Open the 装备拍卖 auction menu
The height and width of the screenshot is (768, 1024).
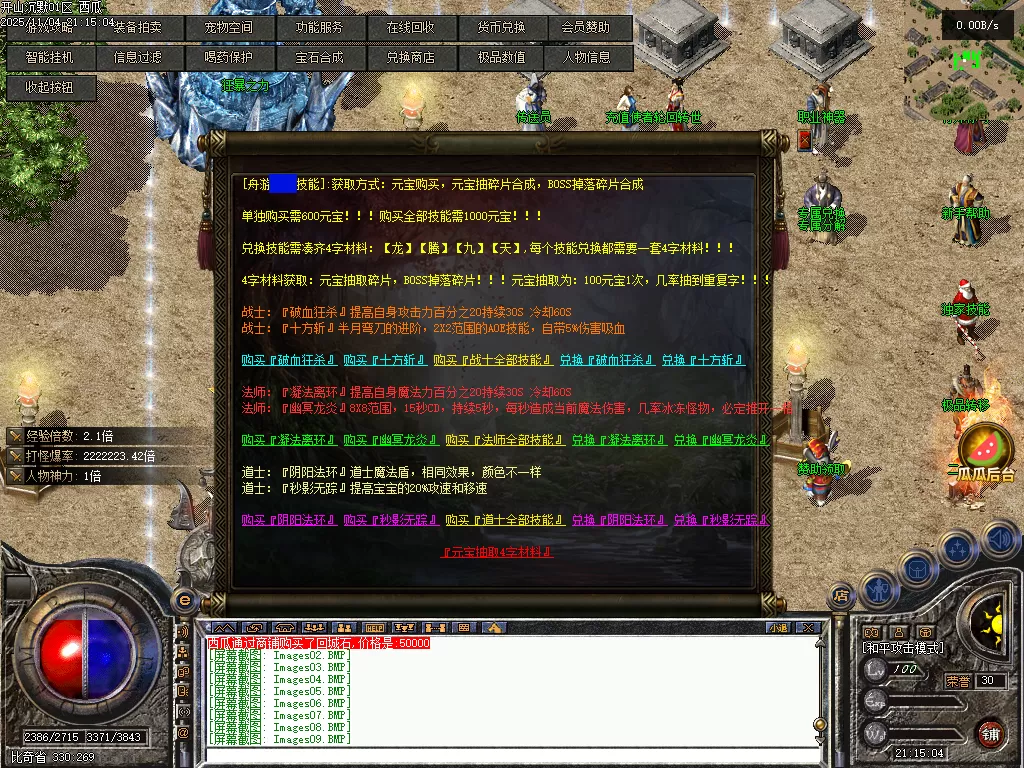(138, 28)
